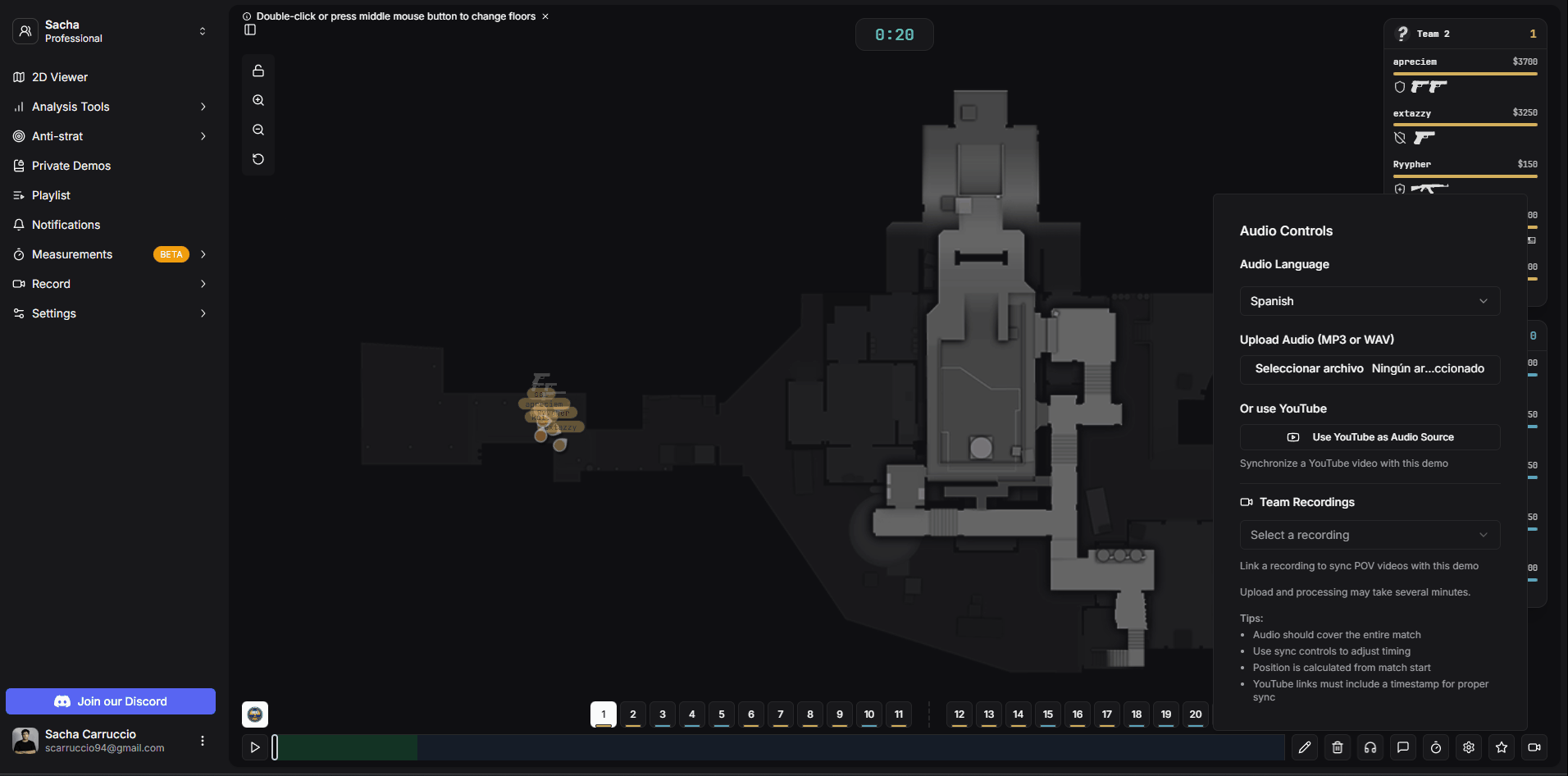The height and width of the screenshot is (776, 1568).
Task: Open the 2D Viewer page
Action: click(60, 77)
